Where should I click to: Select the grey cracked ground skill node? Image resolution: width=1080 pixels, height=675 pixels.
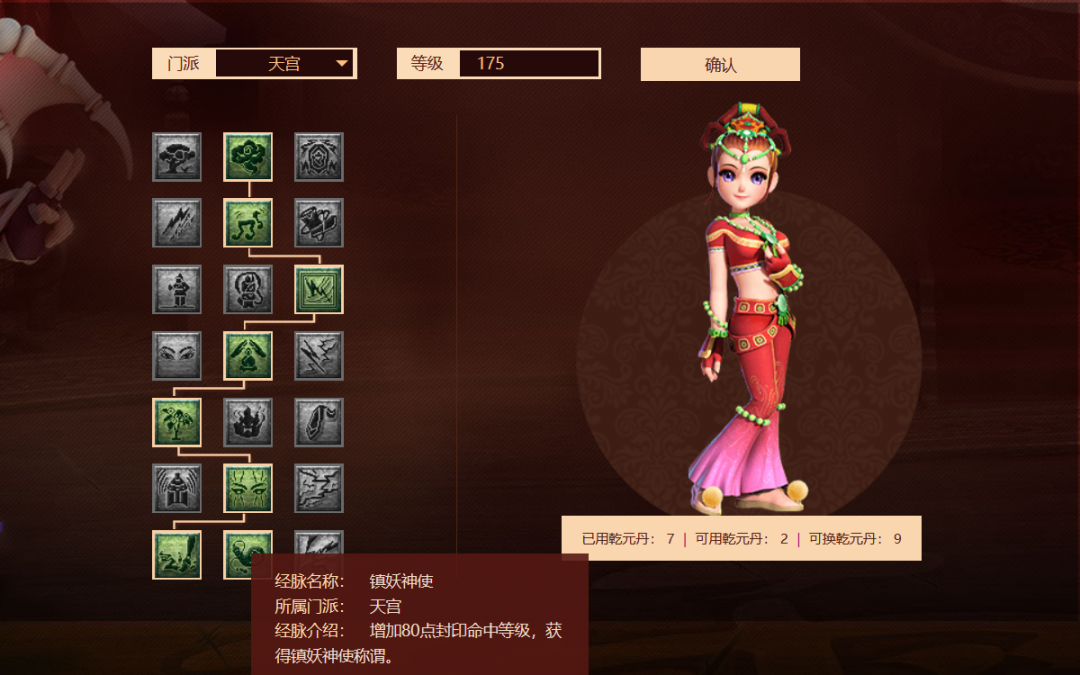click(x=319, y=488)
